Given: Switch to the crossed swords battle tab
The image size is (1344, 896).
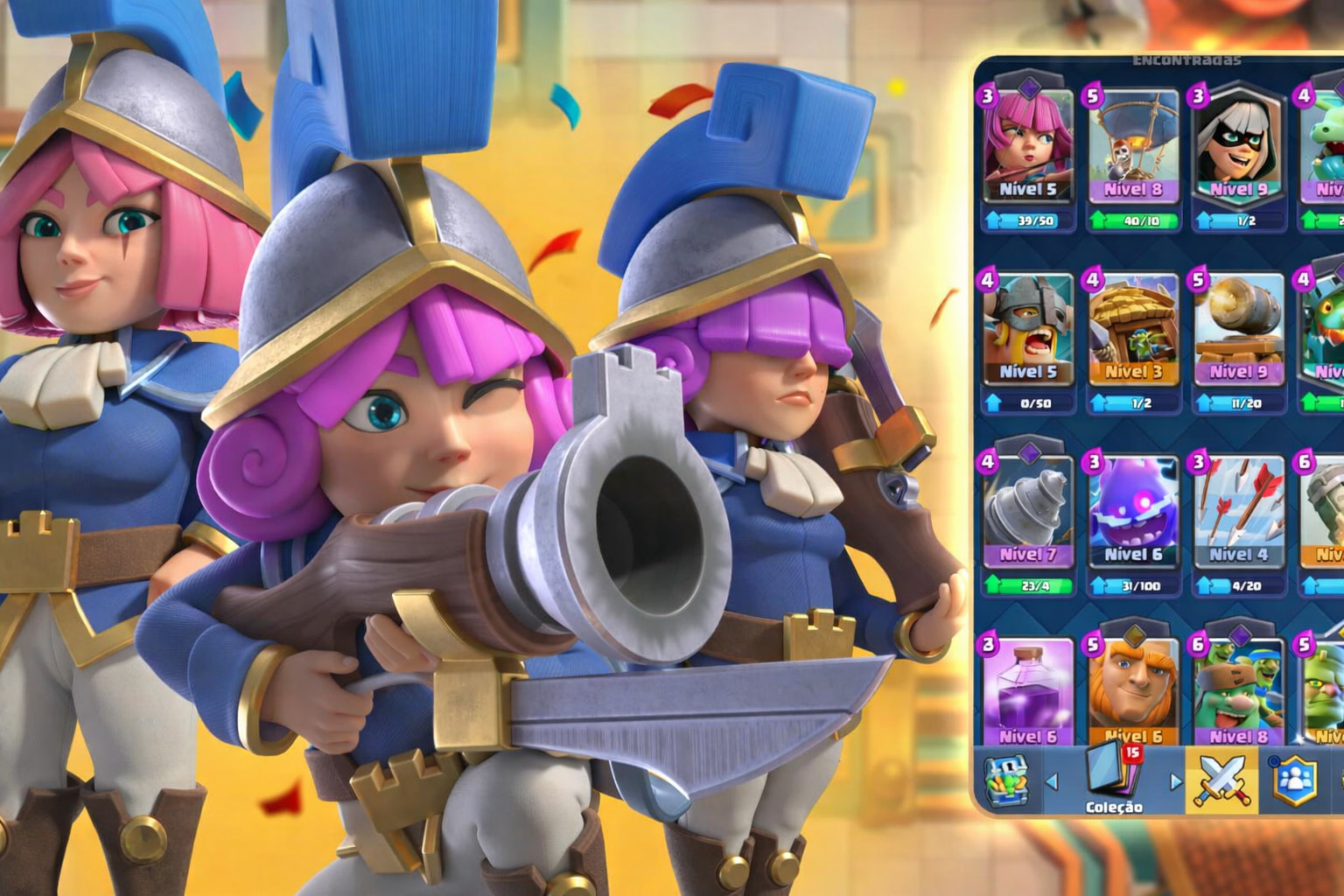Looking at the screenshot, I should coord(1221,780).
